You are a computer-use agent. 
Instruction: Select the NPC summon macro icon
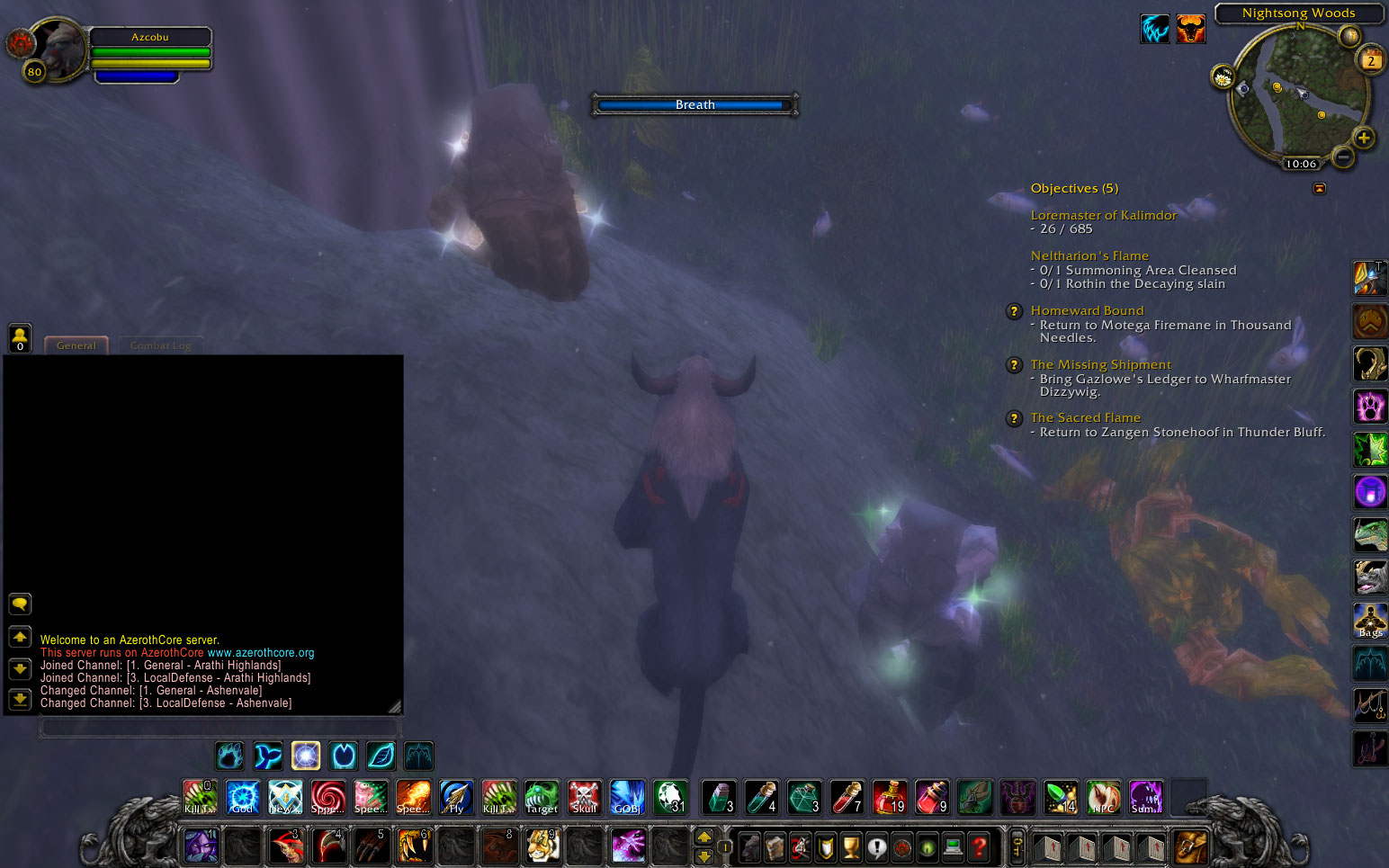click(1104, 797)
